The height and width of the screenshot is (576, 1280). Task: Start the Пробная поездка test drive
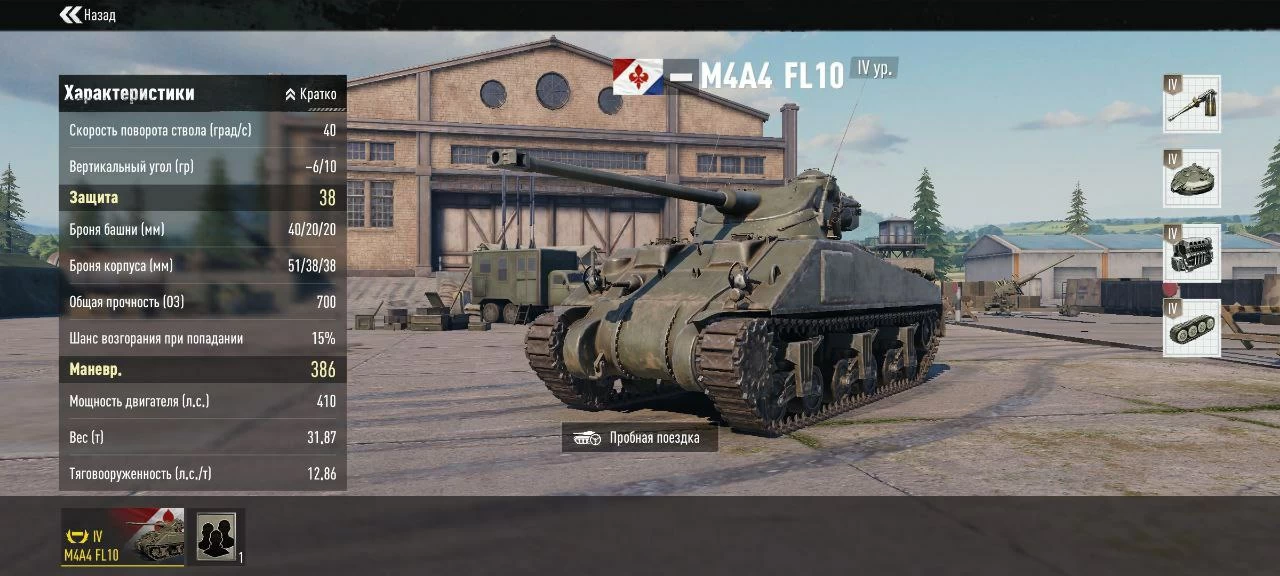pyautogui.click(x=640, y=438)
